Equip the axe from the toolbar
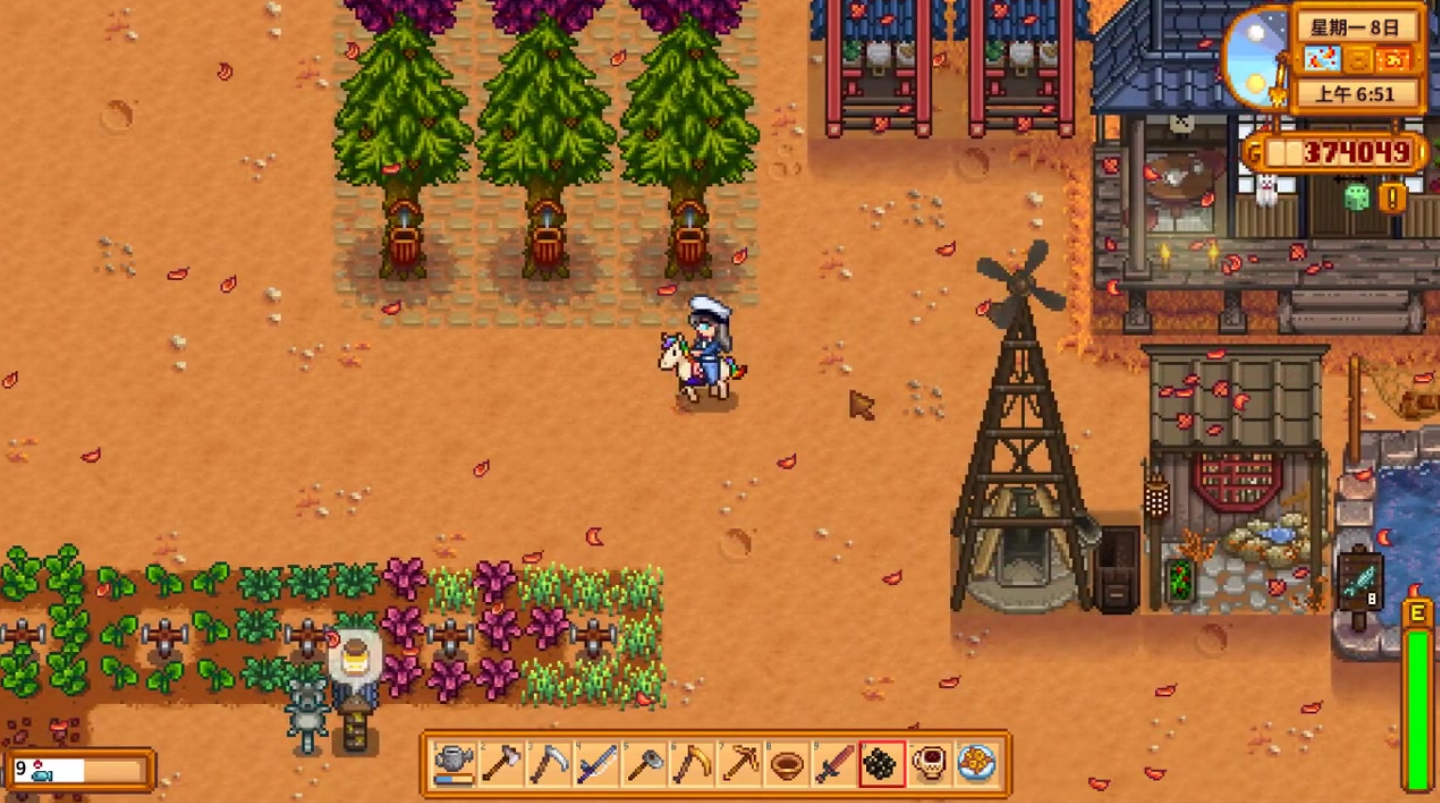The height and width of the screenshot is (803, 1440). coord(500,765)
